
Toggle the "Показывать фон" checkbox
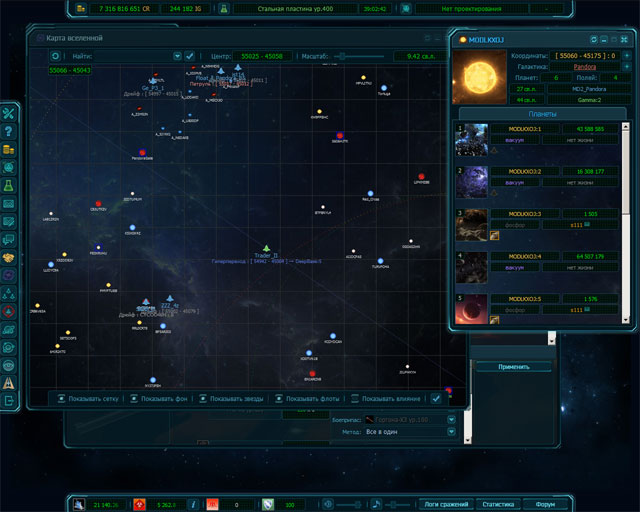click(x=133, y=398)
